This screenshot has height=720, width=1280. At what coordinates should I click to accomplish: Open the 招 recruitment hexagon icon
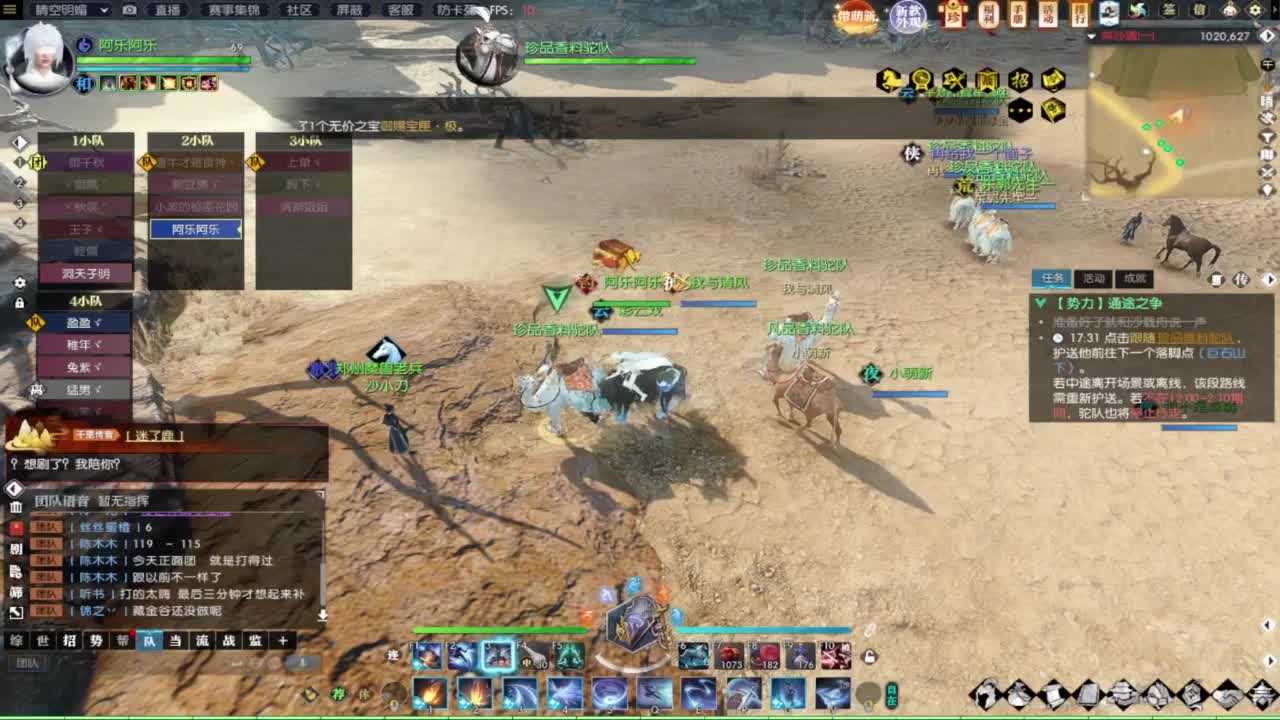[x=1021, y=79]
